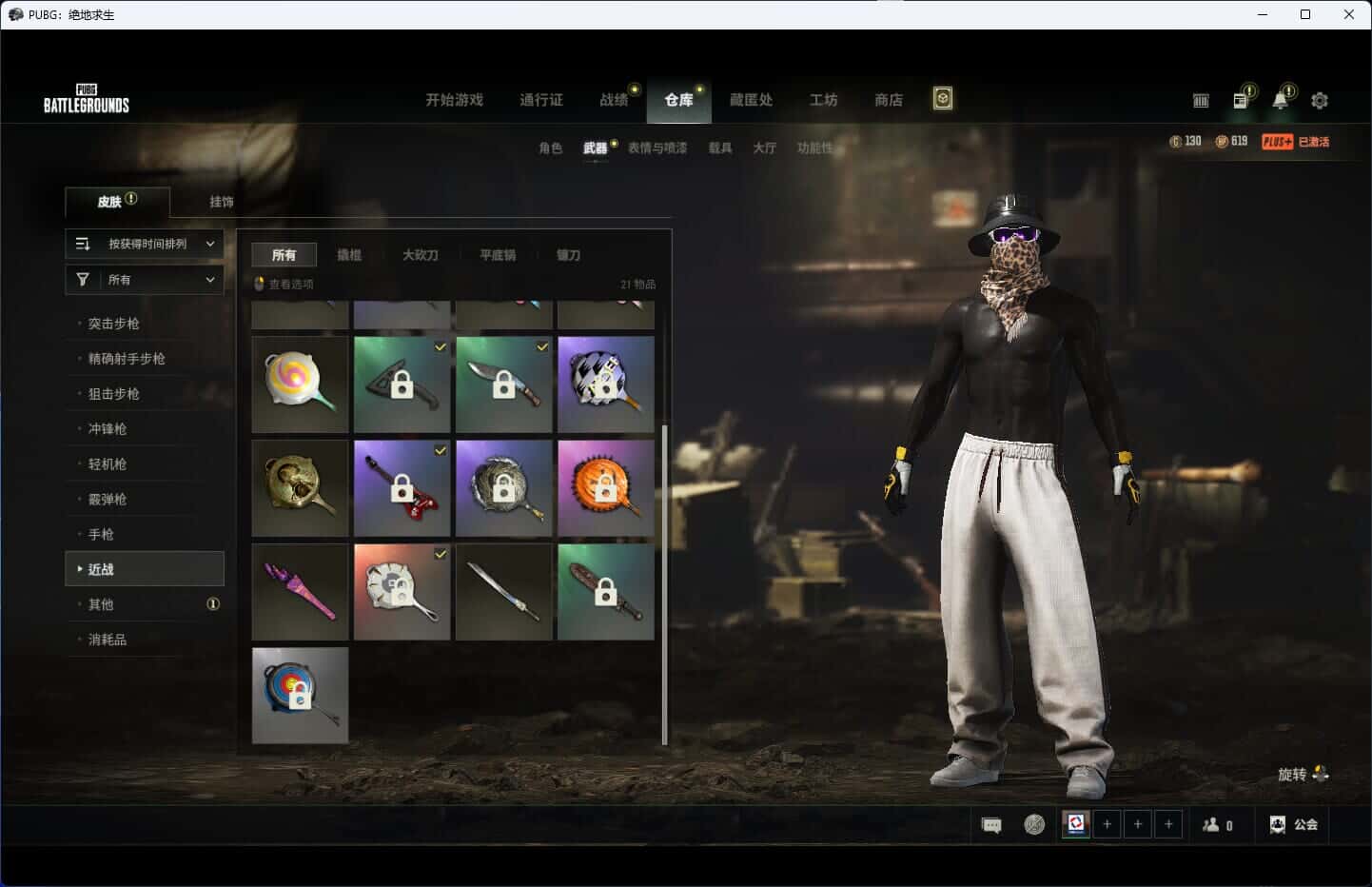Switch to the 角色 character sub-tab
This screenshot has width=1372, height=887.
coord(550,148)
